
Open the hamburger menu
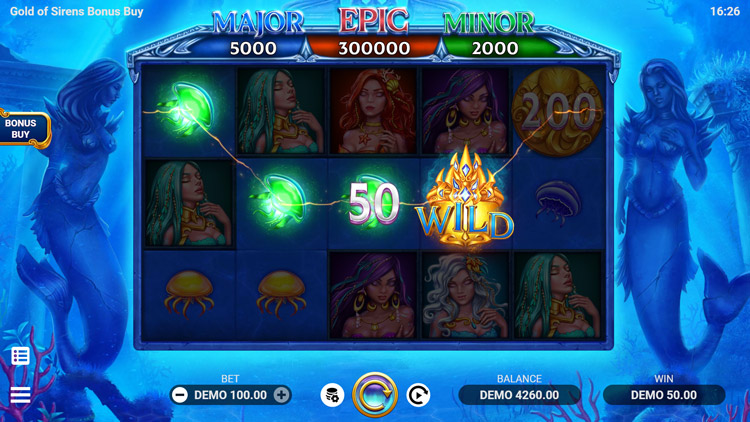20,394
